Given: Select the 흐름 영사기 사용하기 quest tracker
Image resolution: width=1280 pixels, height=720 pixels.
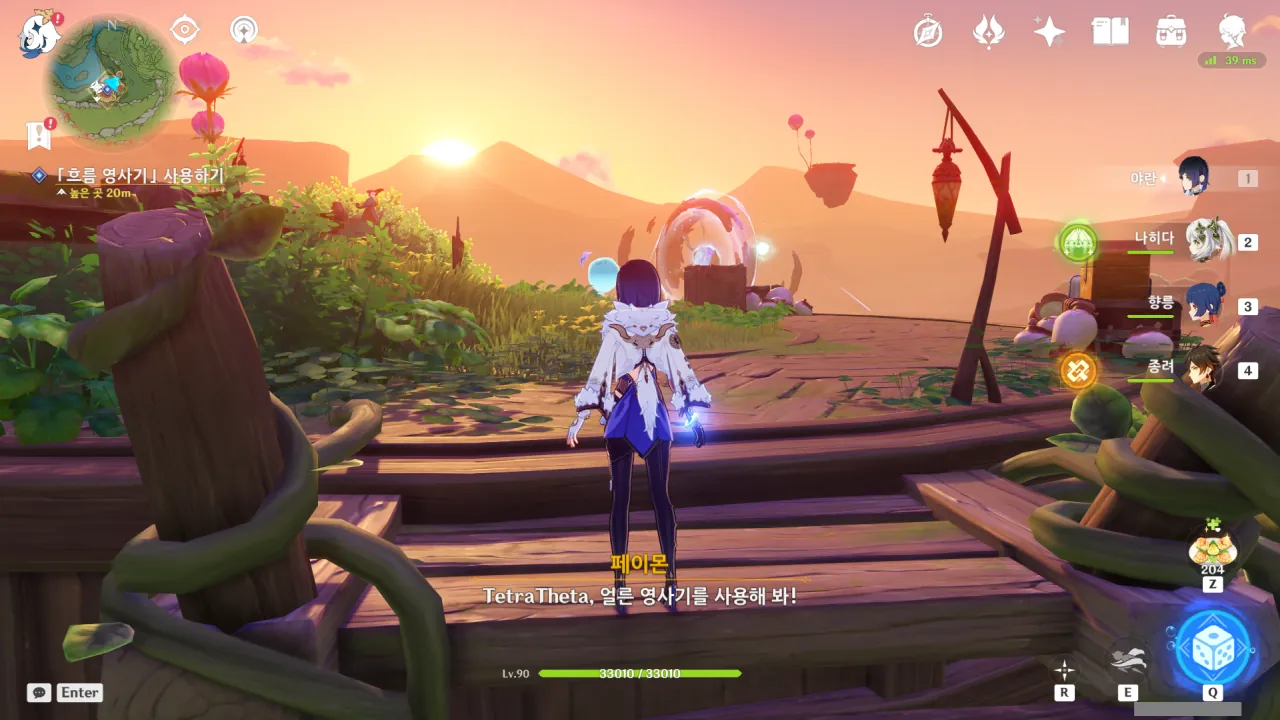Looking at the screenshot, I should (140, 176).
